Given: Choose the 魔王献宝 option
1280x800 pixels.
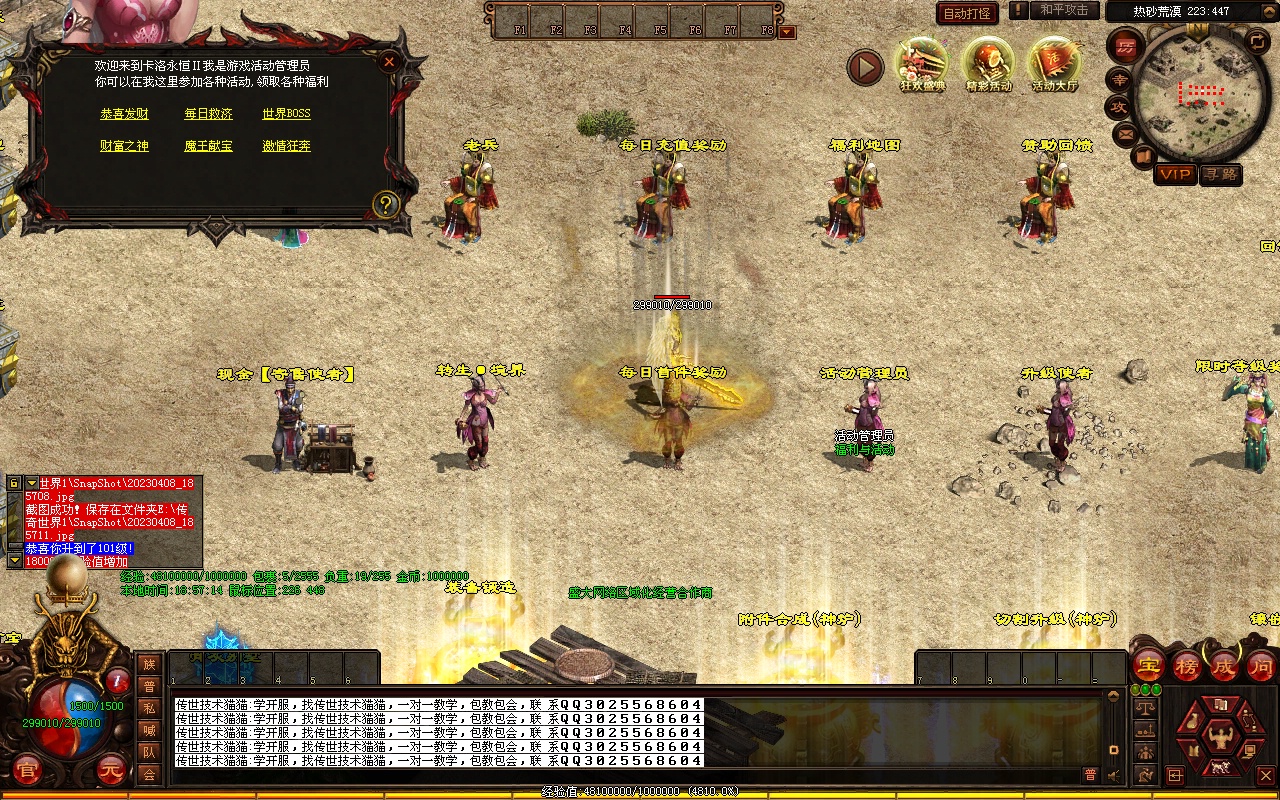Looking at the screenshot, I should point(208,146).
